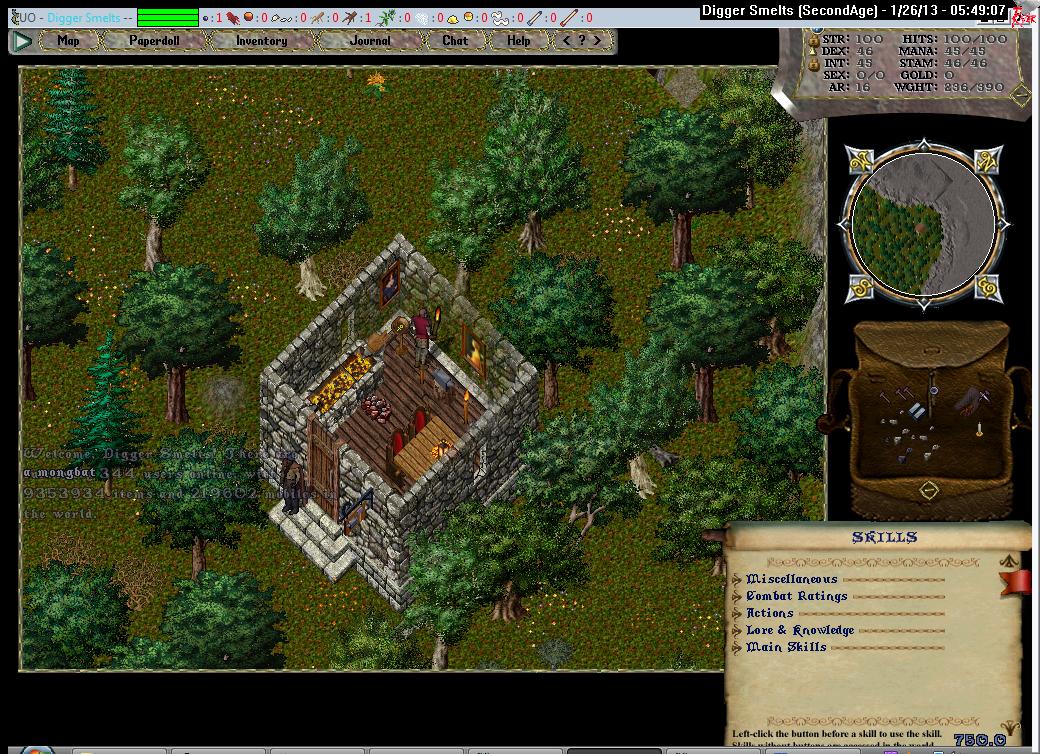Screen dimensions: 1040x754
Task: Click the Help button
Action: 518,41
